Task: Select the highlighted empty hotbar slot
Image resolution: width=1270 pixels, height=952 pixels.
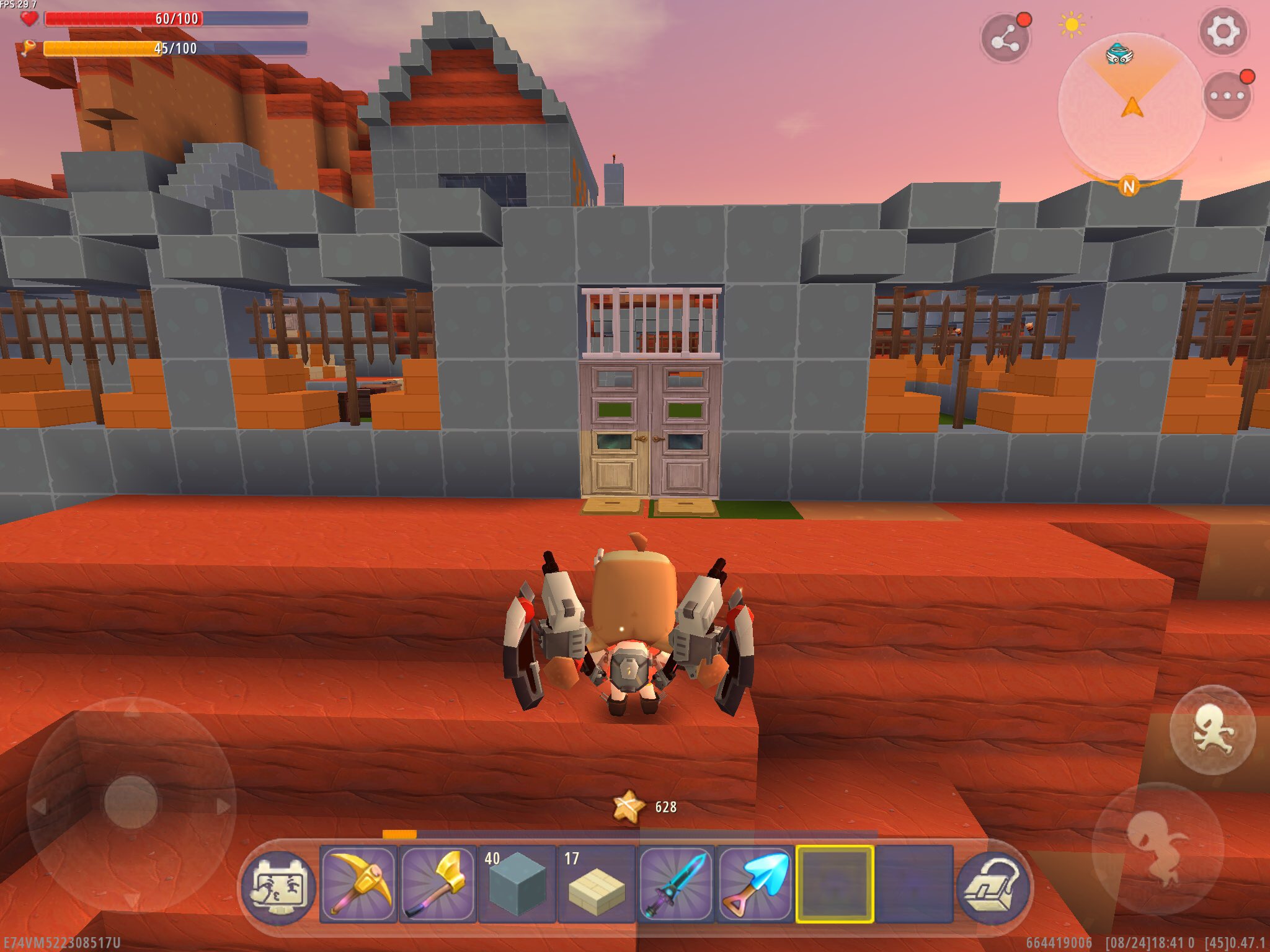Action: (835, 884)
